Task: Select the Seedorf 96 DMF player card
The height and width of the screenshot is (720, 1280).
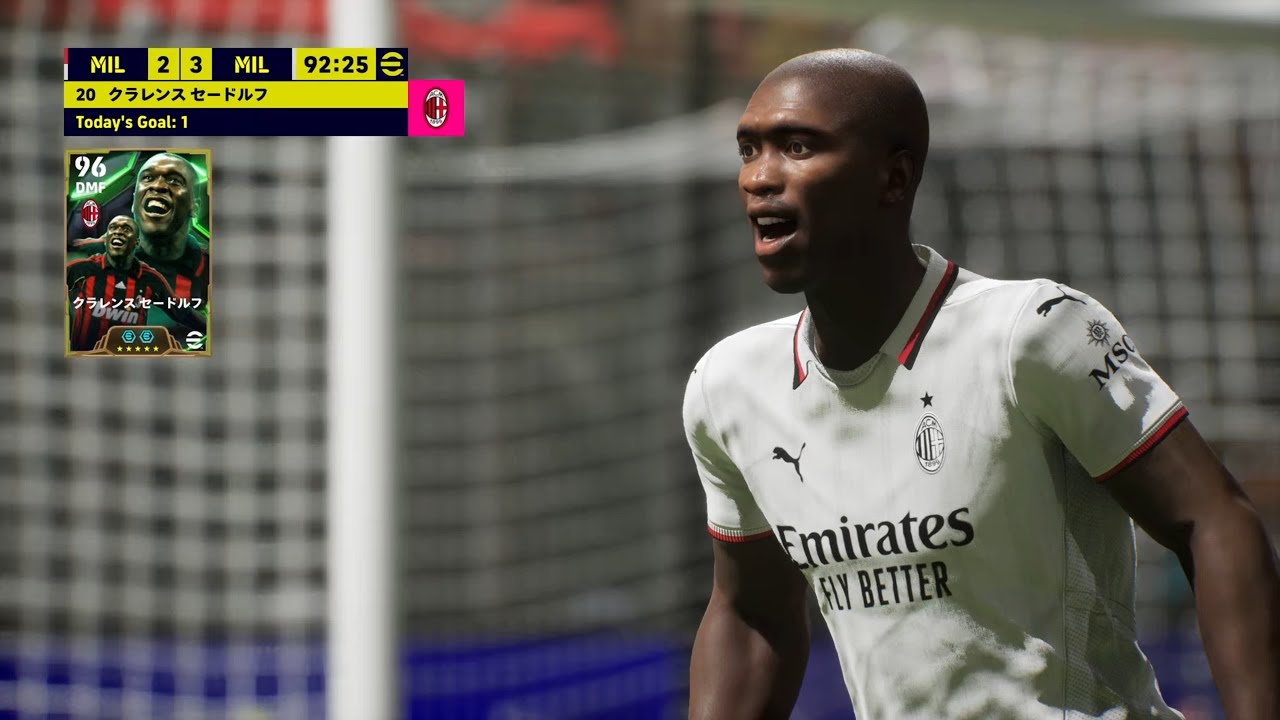Action: 138,252
